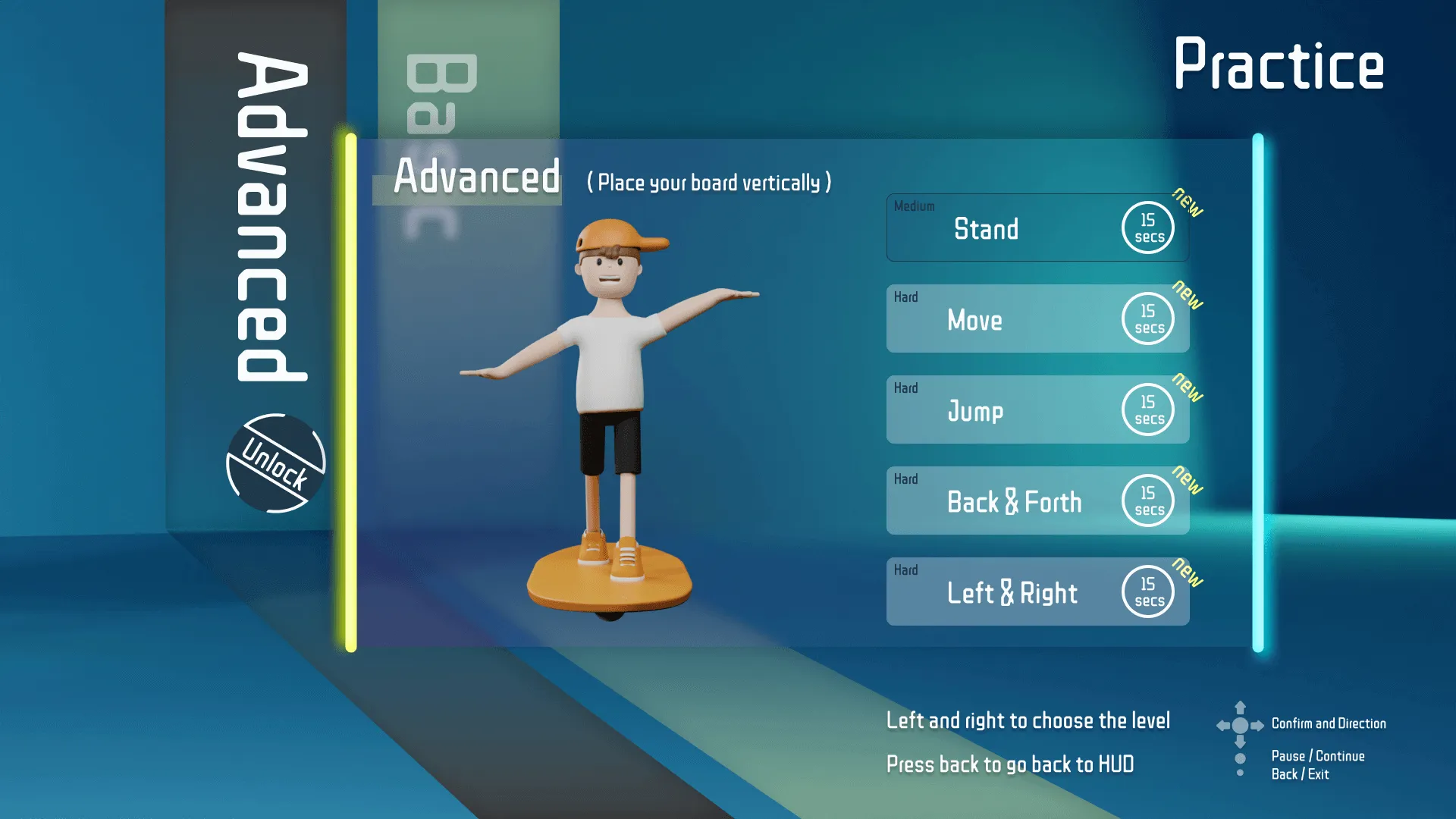Click the 15 secs timer icon on Move
This screenshot has width=1456, height=819.
(1147, 318)
